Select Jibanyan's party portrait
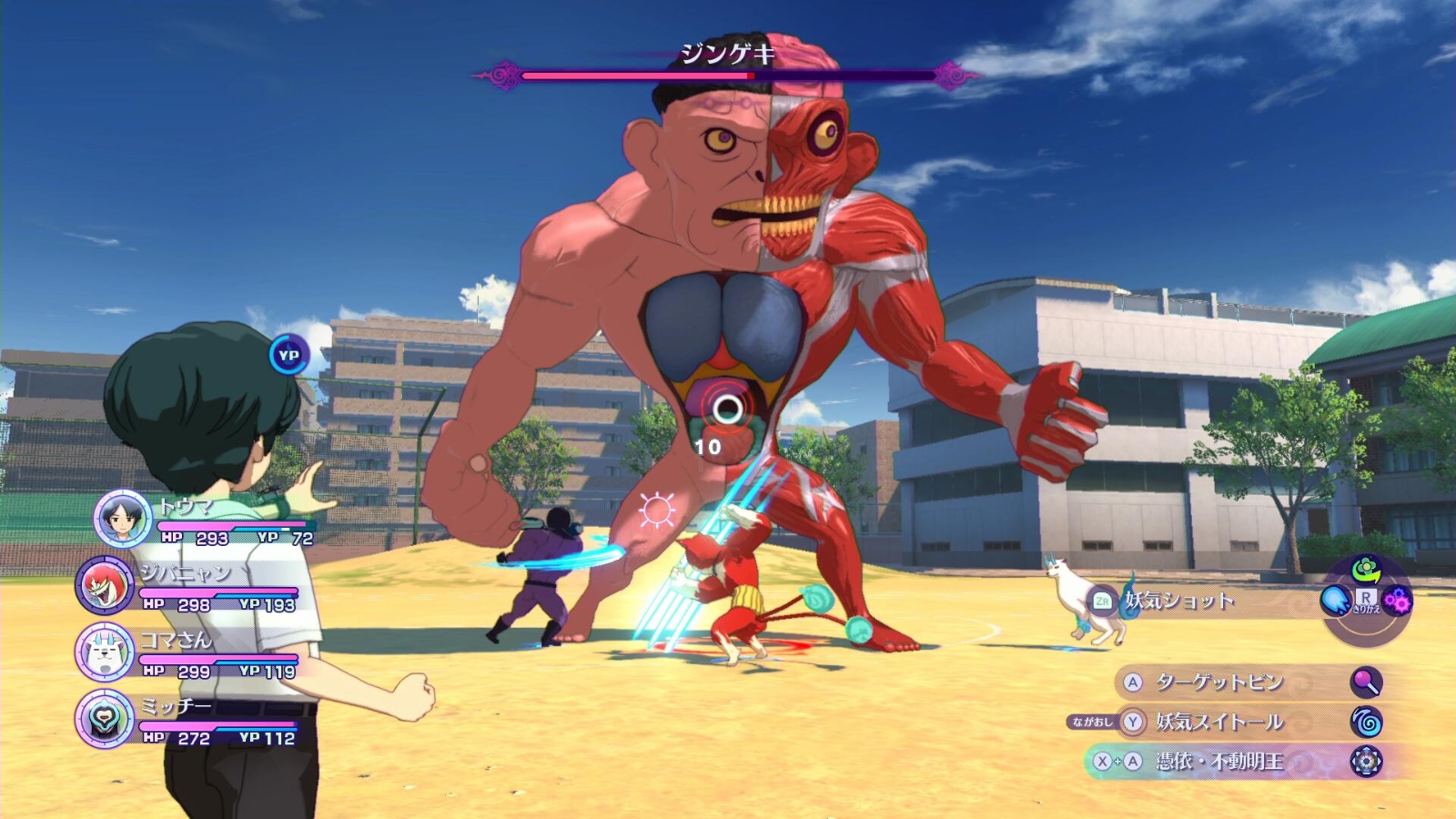 coord(105,584)
